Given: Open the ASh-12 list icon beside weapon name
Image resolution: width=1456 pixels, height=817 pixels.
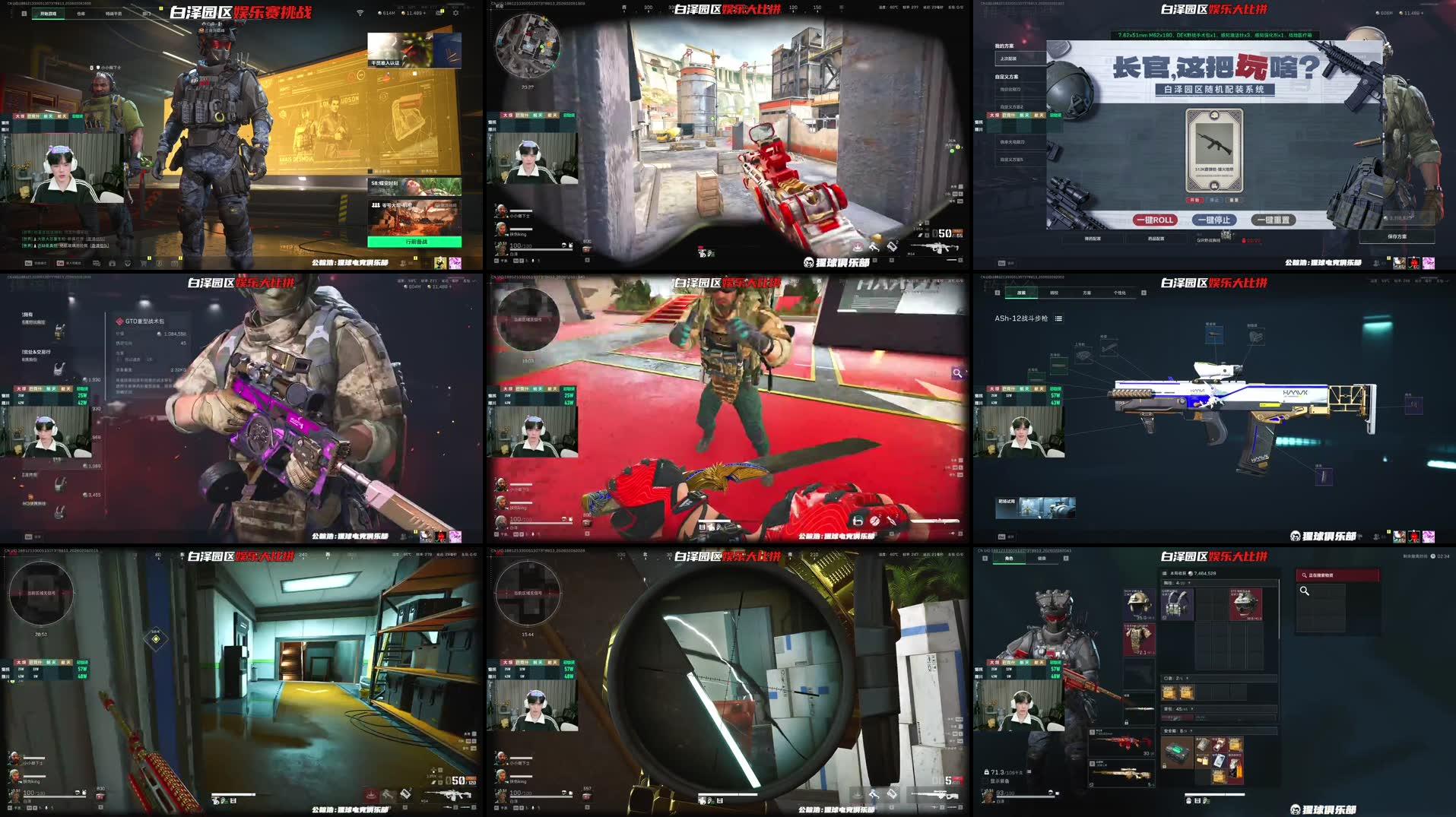Looking at the screenshot, I should pos(1058,318).
